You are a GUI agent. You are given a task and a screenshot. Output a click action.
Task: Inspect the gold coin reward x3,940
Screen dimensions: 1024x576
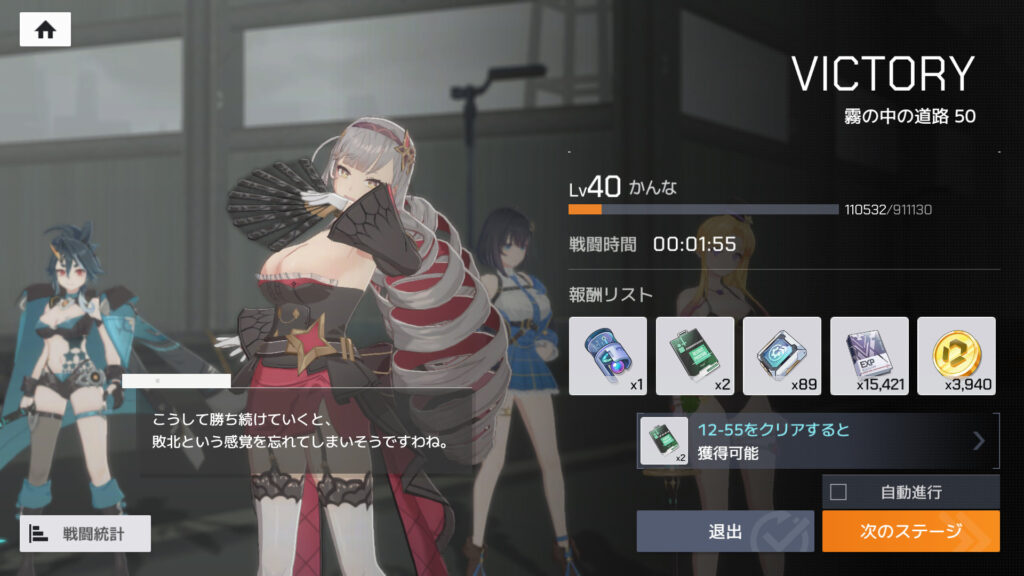956,356
